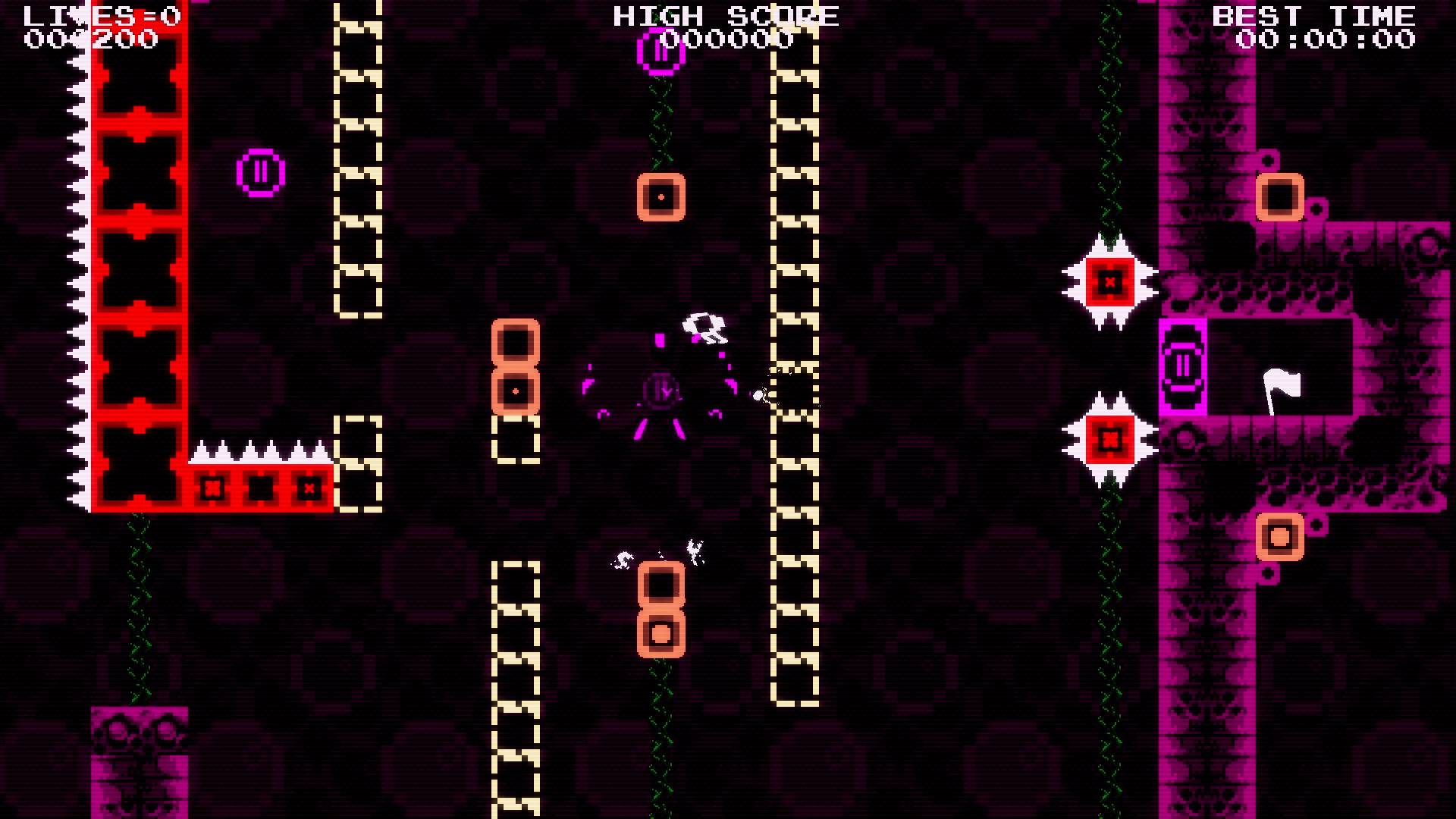Click the white goal flag on the right

click(1285, 388)
